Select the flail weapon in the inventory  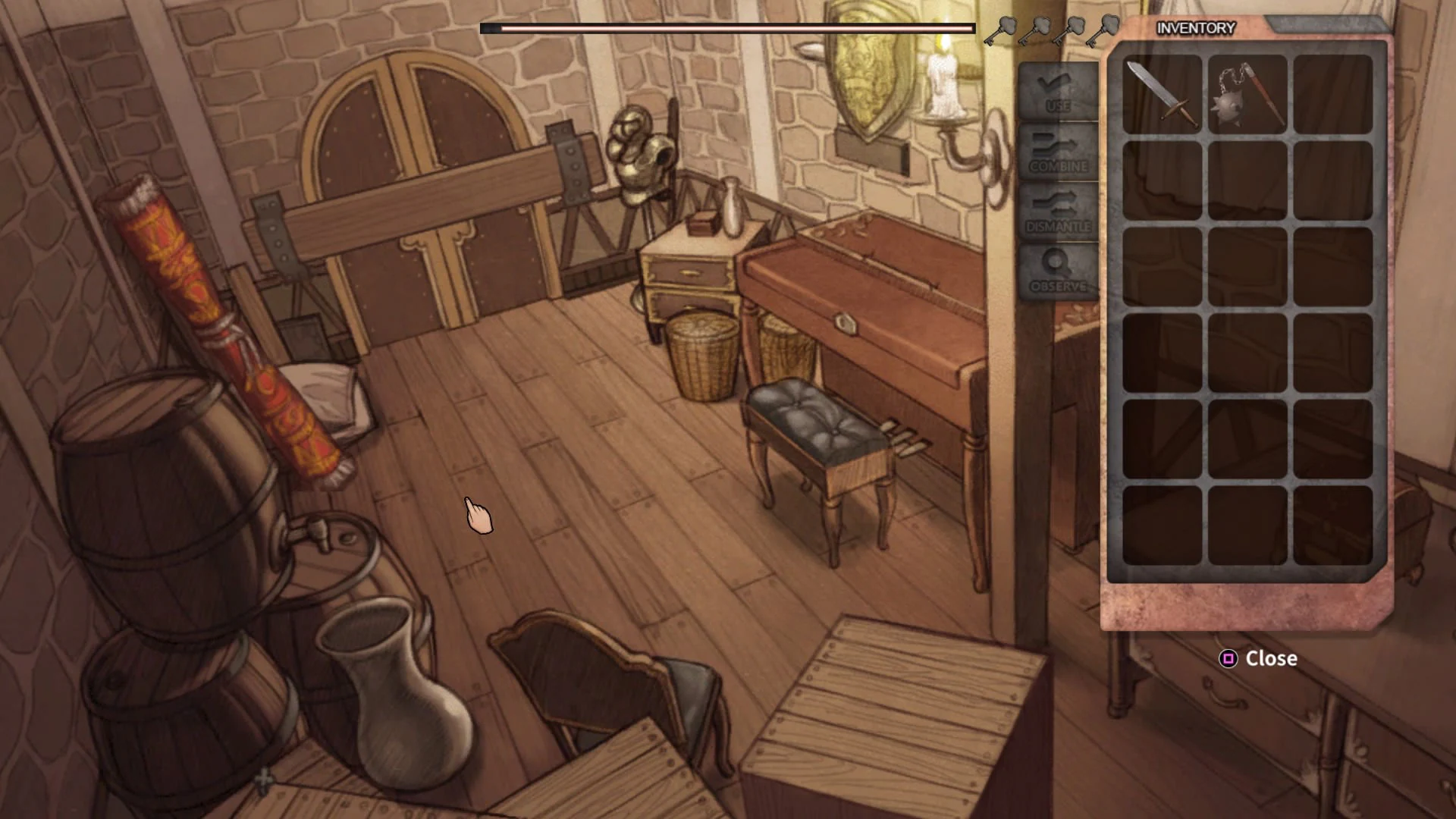1247,93
